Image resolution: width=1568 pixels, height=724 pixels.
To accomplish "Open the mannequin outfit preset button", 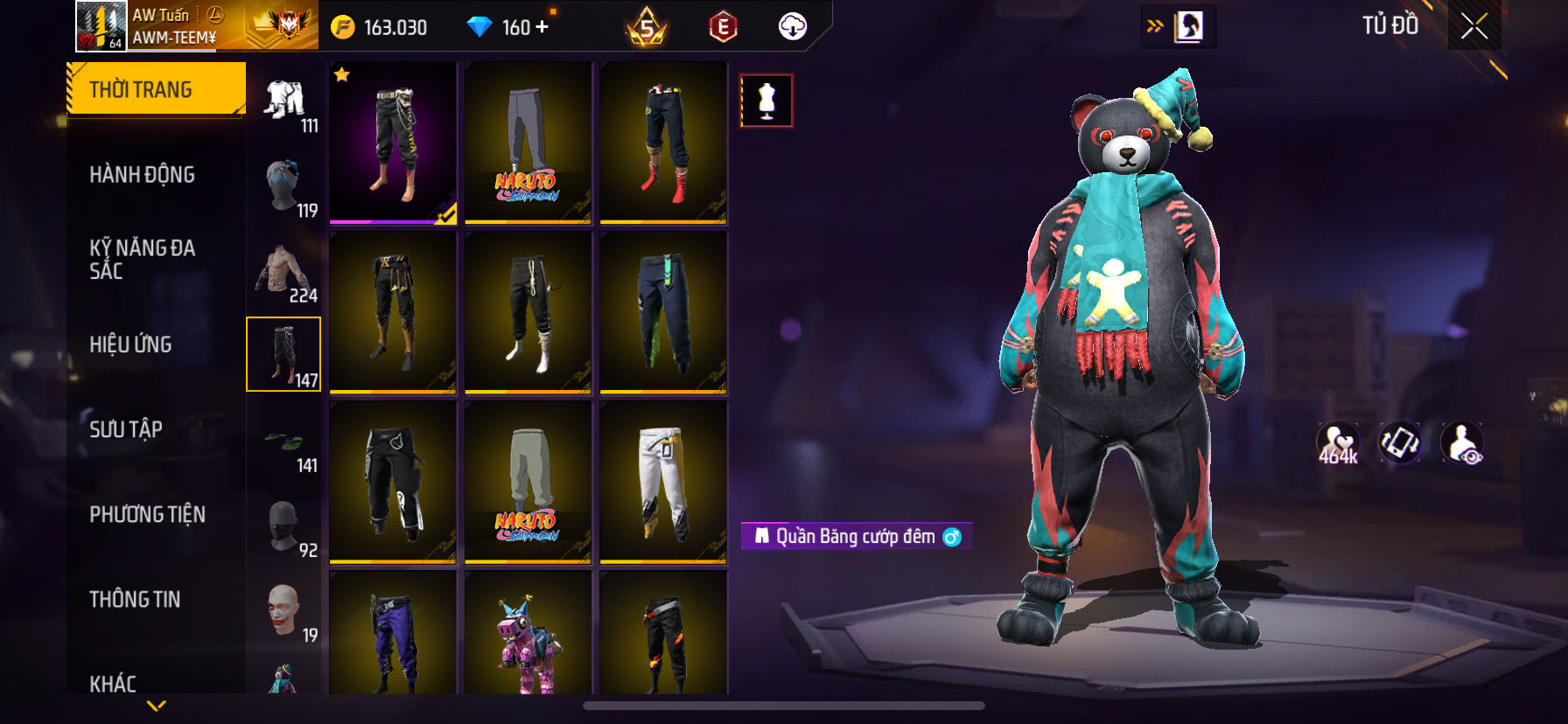I will 766,101.
